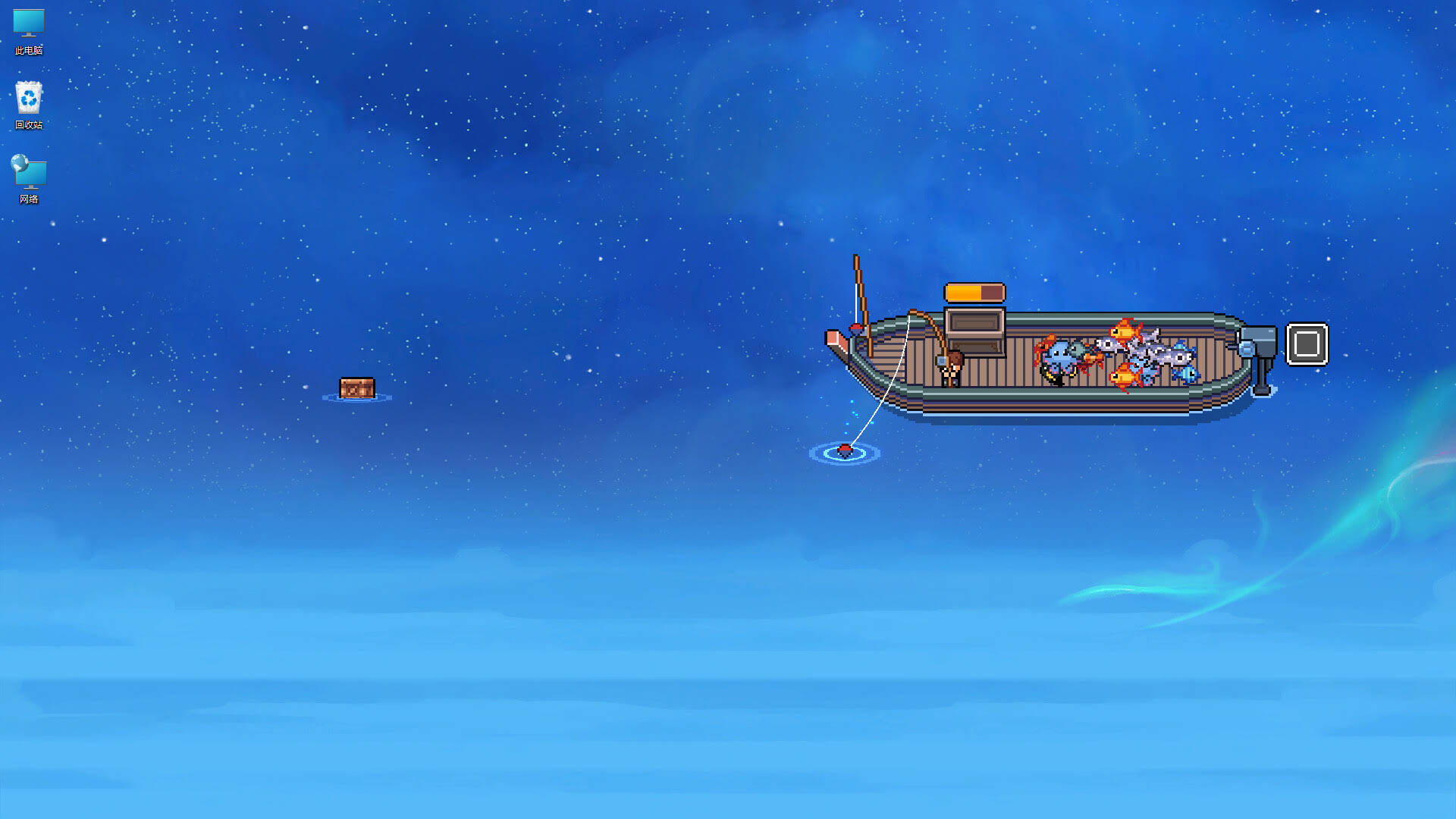Open the Network desktop icon
The width and height of the screenshot is (1456, 819).
point(28,173)
